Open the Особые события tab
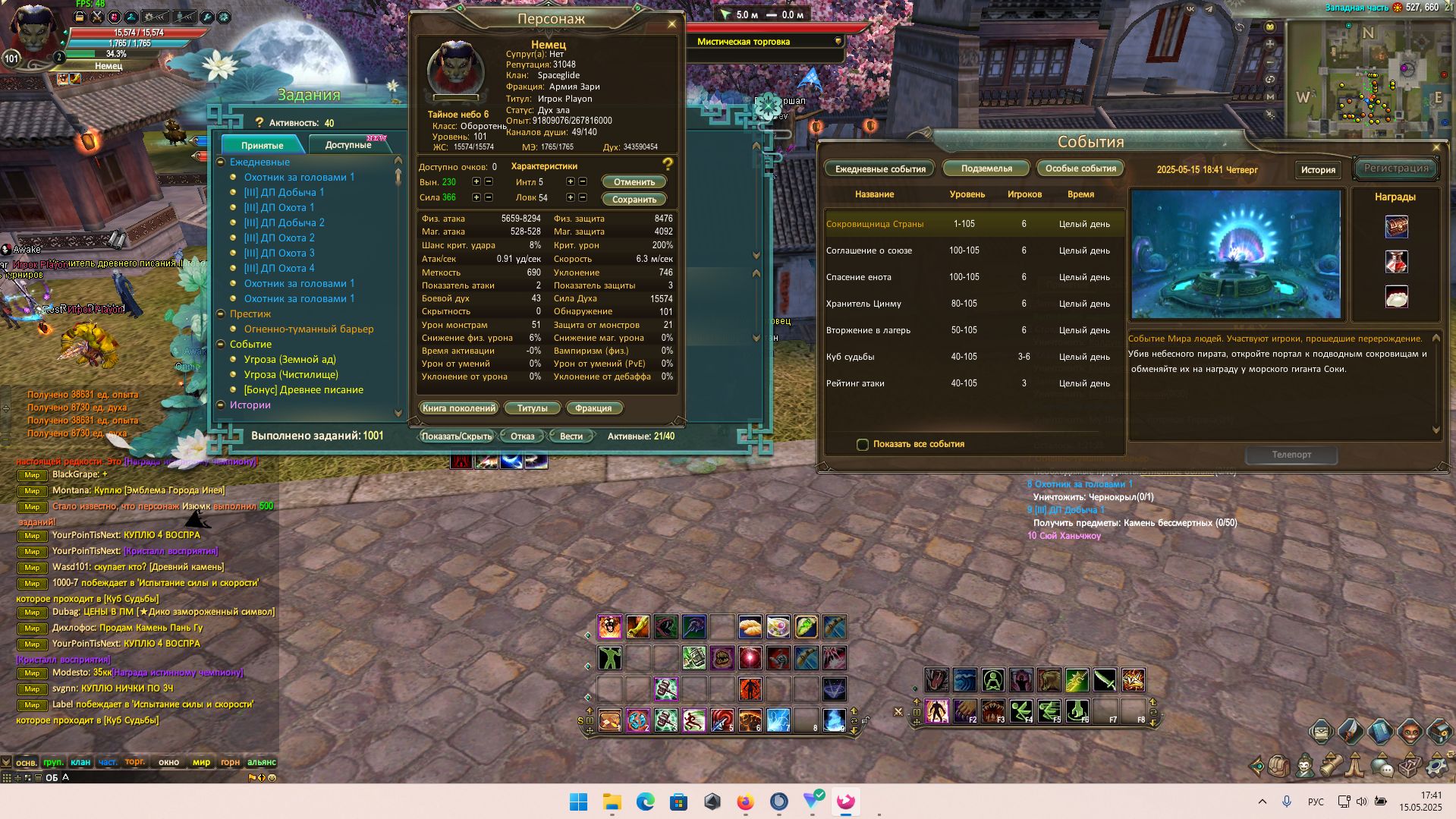1456x819 pixels. click(1080, 169)
